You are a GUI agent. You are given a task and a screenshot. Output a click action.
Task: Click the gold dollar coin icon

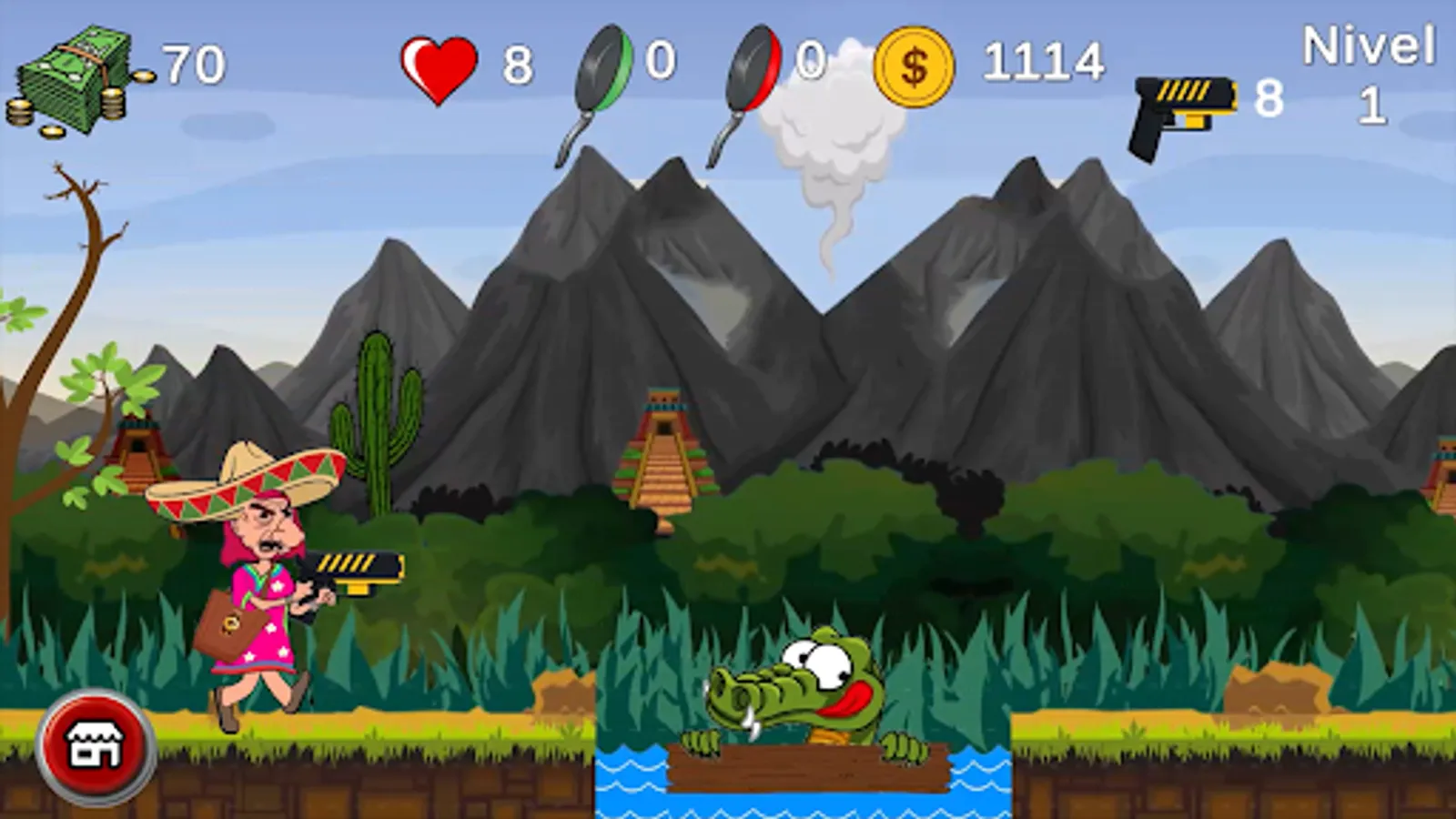(915, 64)
